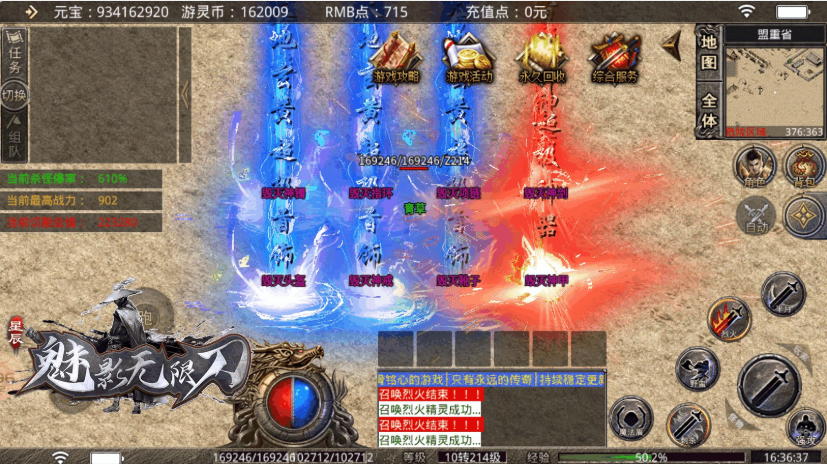Collapse the top icon row with the arrow

click(673, 43)
